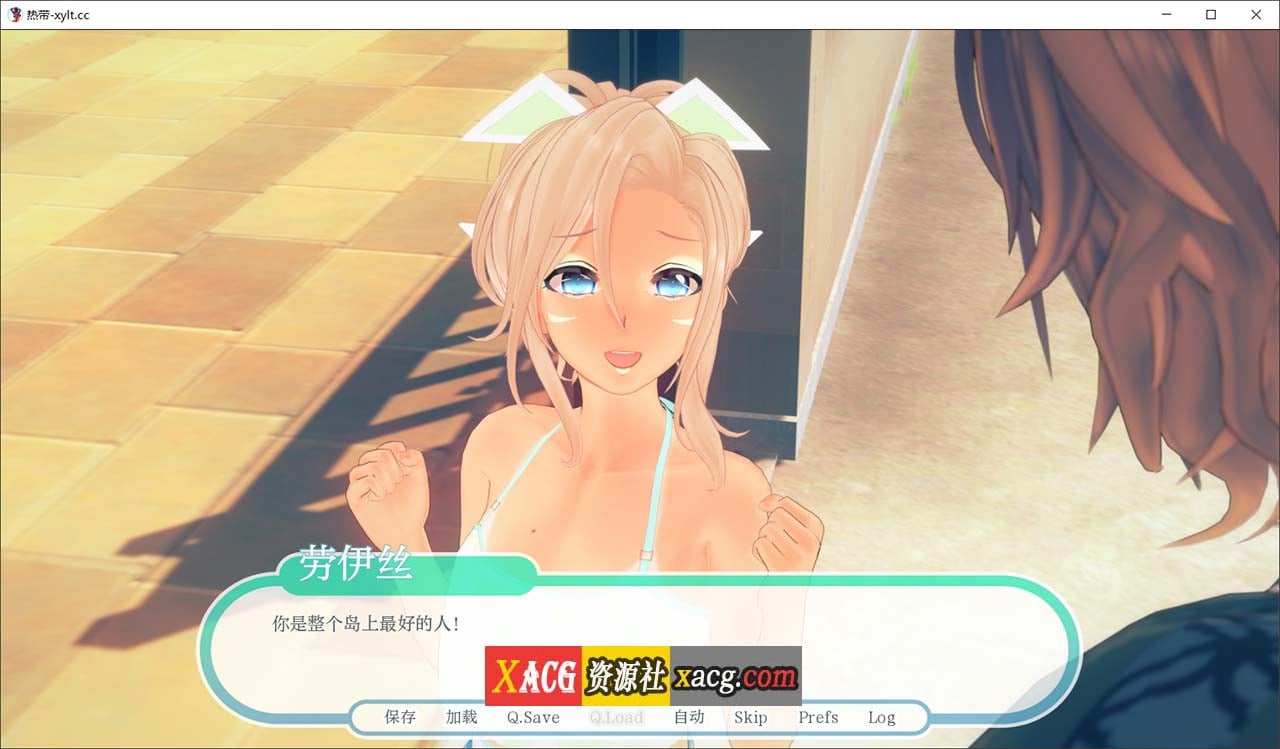This screenshot has width=1280, height=749.
Task: Open the Prefs preferences screen
Action: point(818,717)
